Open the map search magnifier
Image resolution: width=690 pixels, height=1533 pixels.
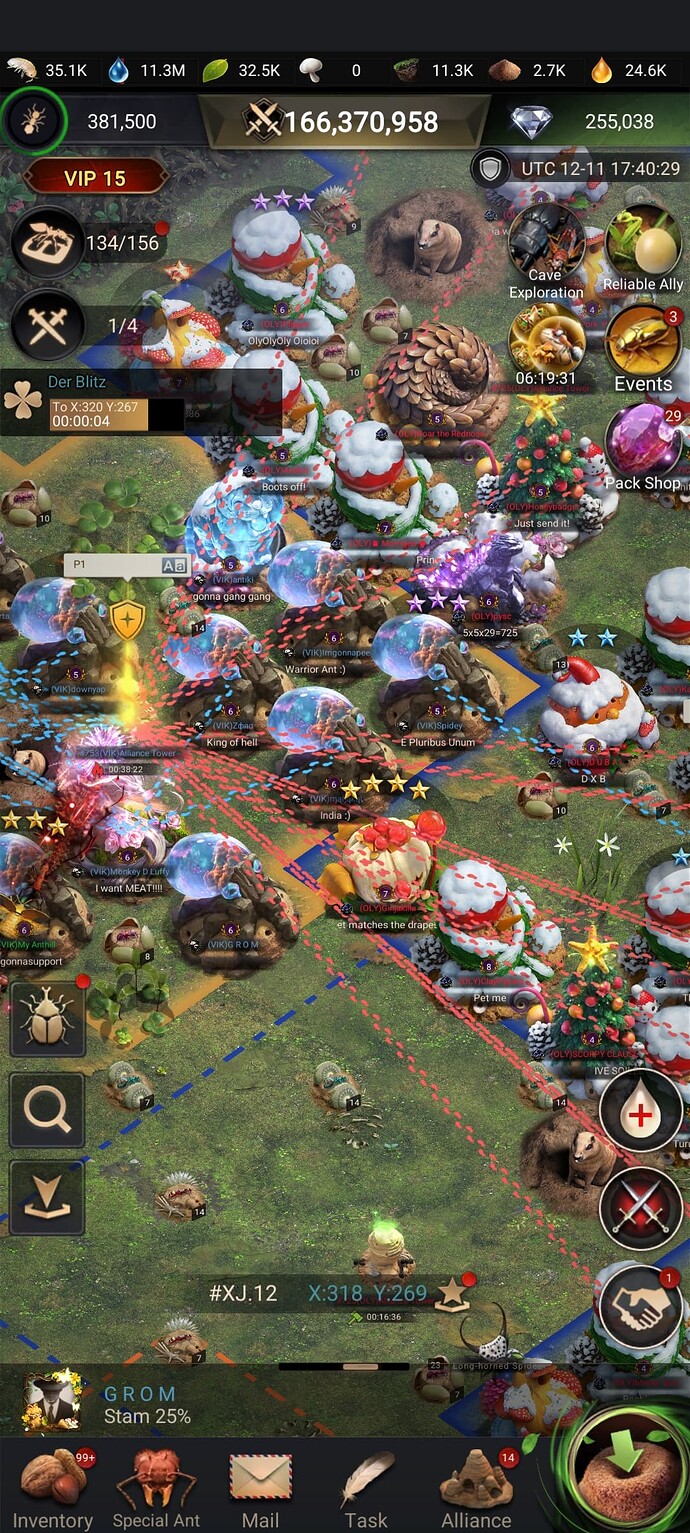tap(47, 1111)
